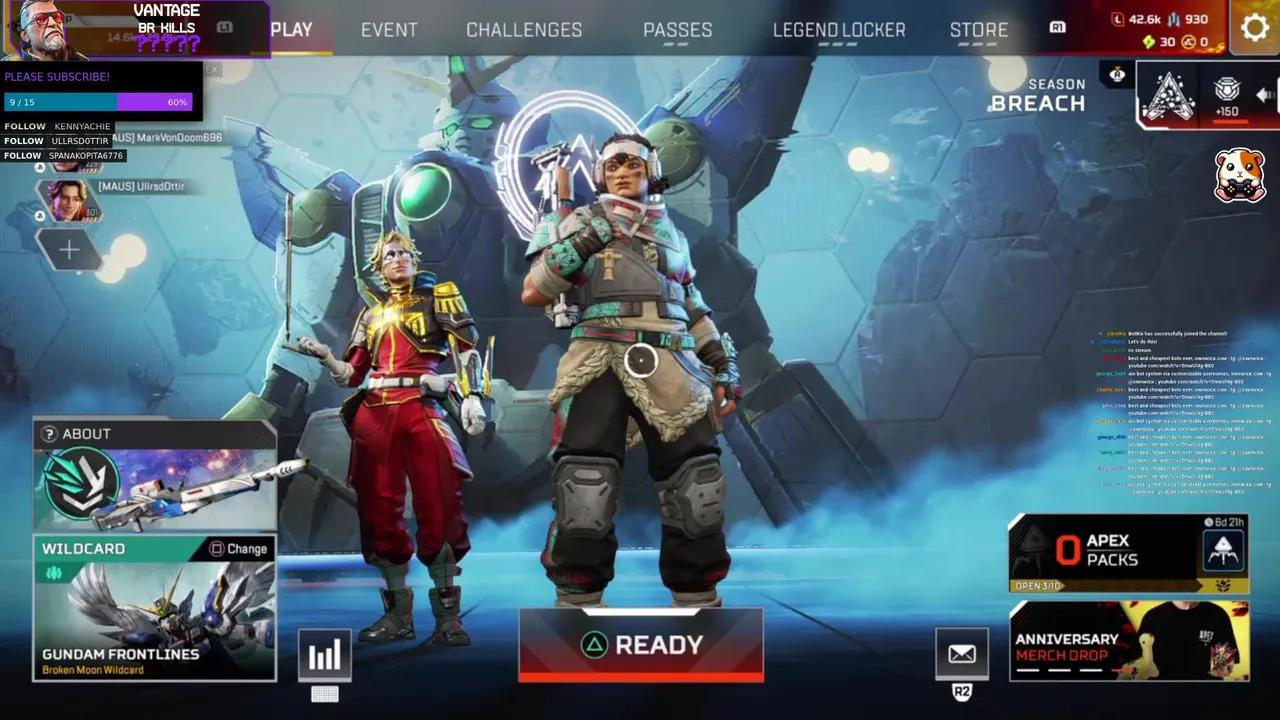Click the question mark on the About panel
The width and height of the screenshot is (1280, 720).
tap(49, 433)
